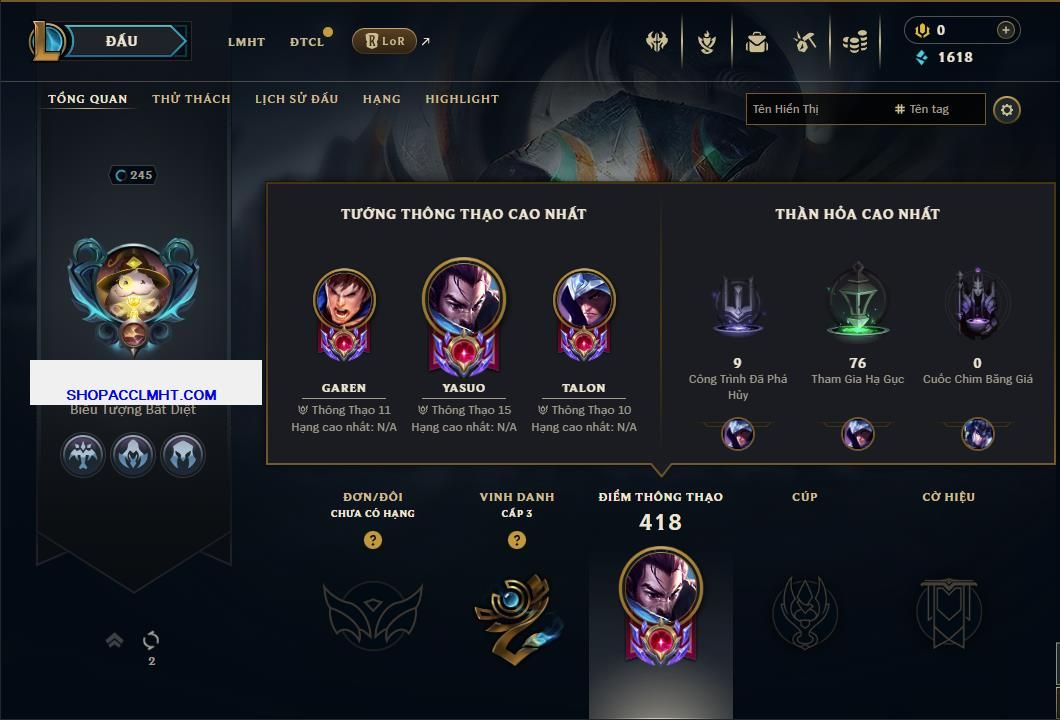Open the coin stack store icon
Image resolution: width=1060 pixels, height=720 pixels.
854,42
